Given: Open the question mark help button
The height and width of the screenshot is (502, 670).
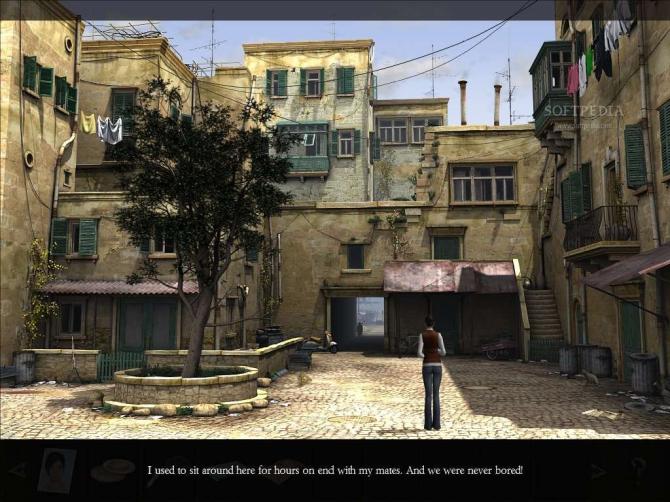Looking at the screenshot, I should 638,469.
